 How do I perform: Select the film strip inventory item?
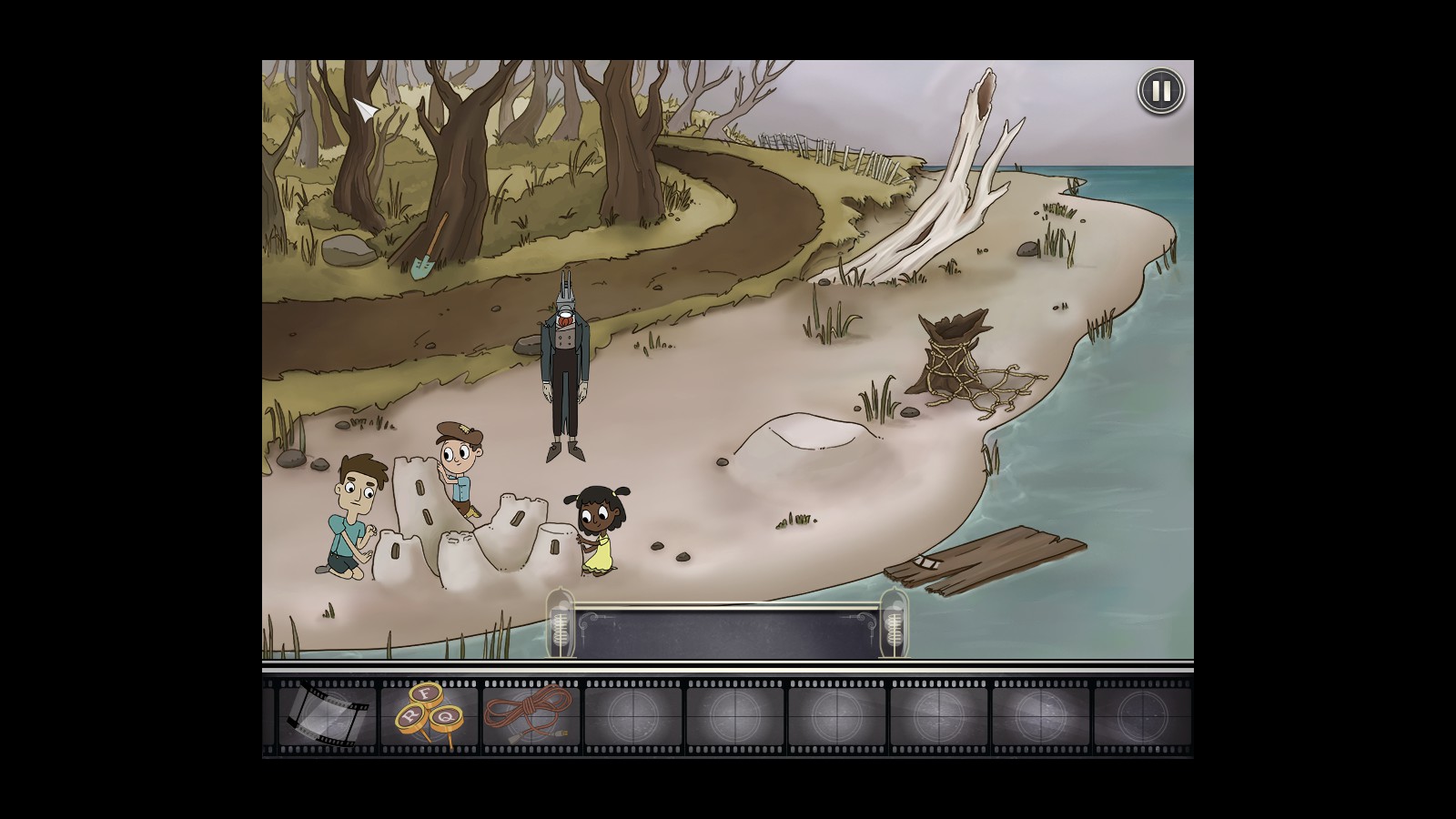pyautogui.click(x=328, y=715)
